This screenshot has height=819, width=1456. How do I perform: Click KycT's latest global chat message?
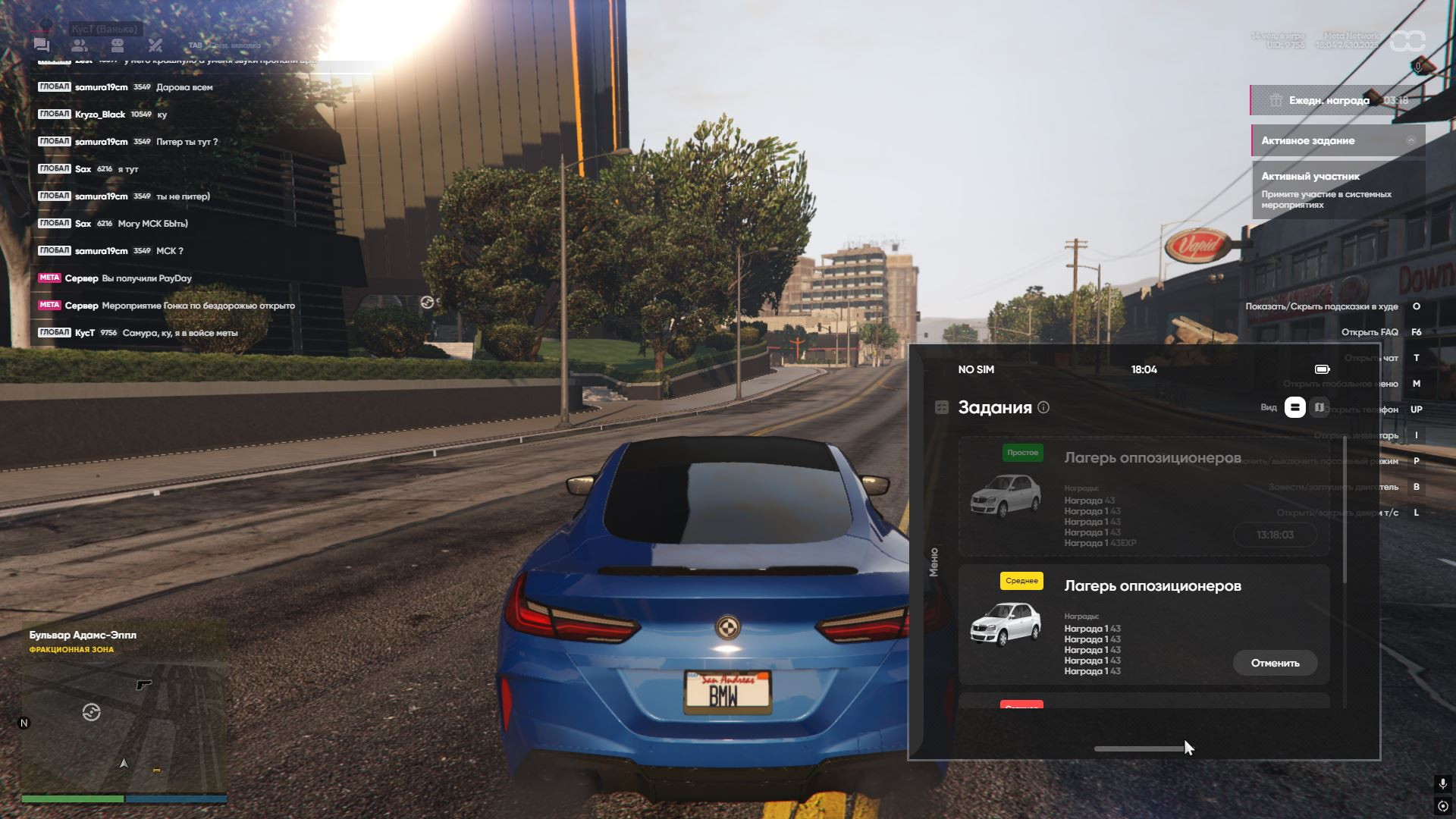(x=180, y=333)
